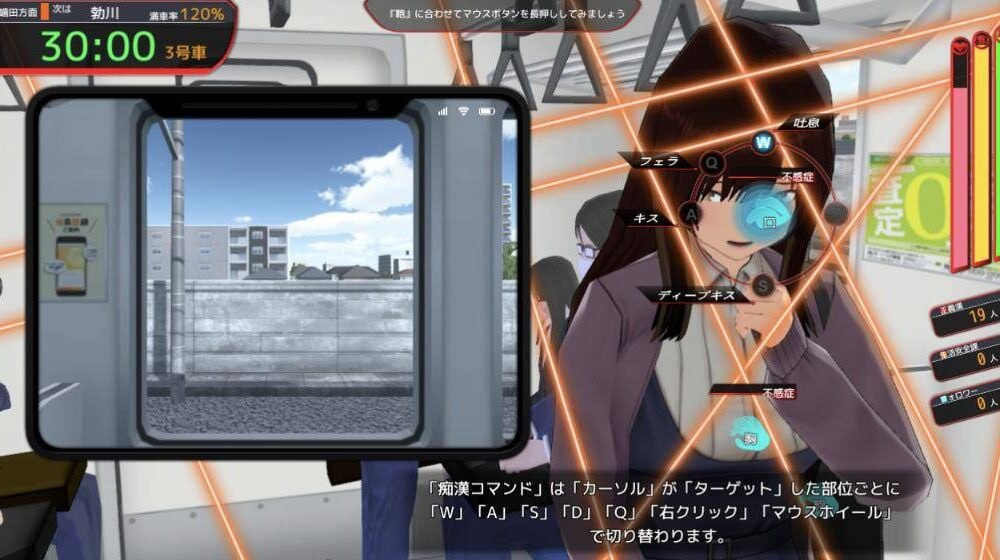Select the 吐息 command label
The height and width of the screenshot is (560, 1000).
pos(806,123)
